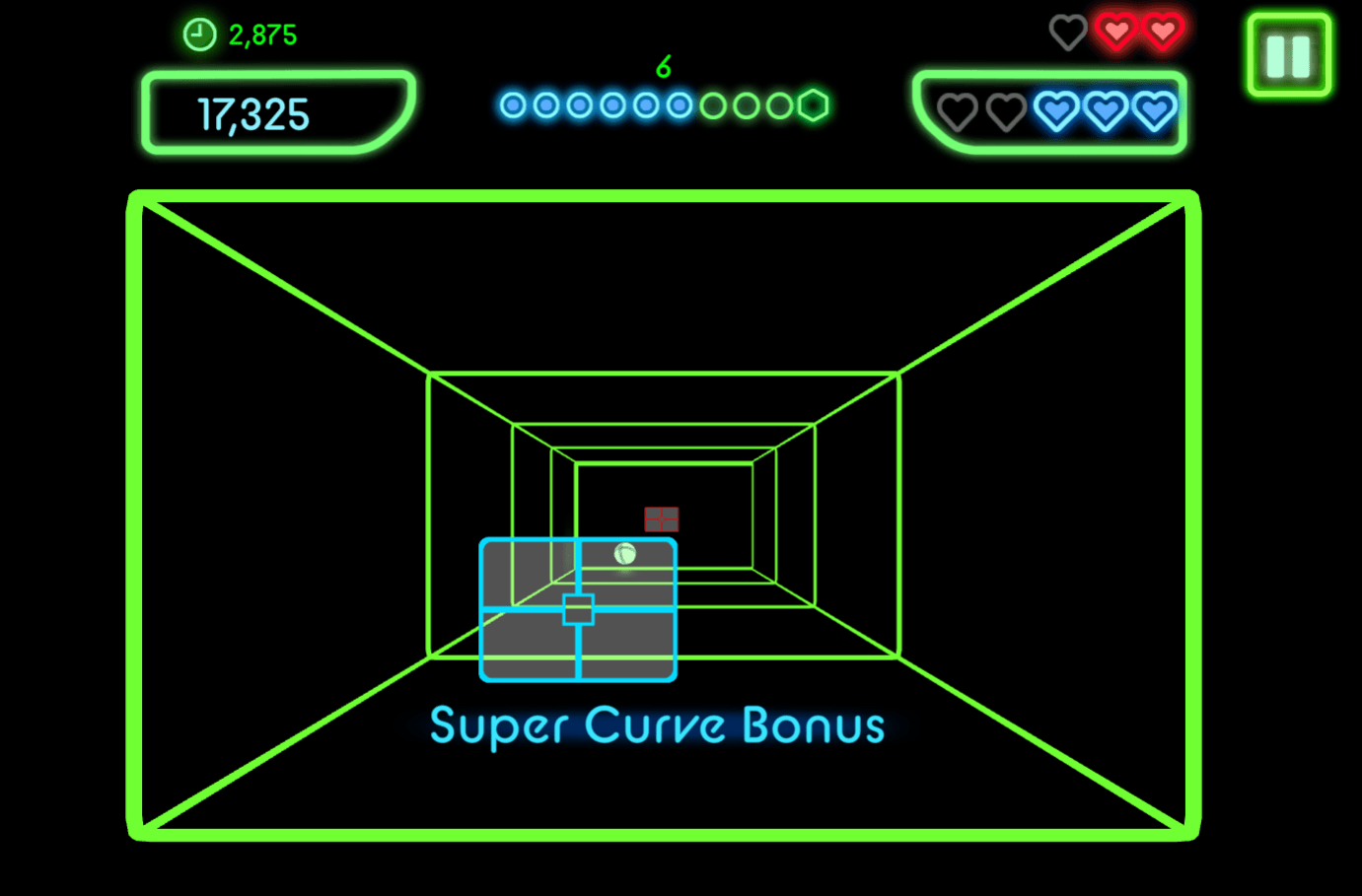Click the blue paddle in the arena
This screenshot has height=896, width=1362.
pyautogui.click(x=578, y=610)
